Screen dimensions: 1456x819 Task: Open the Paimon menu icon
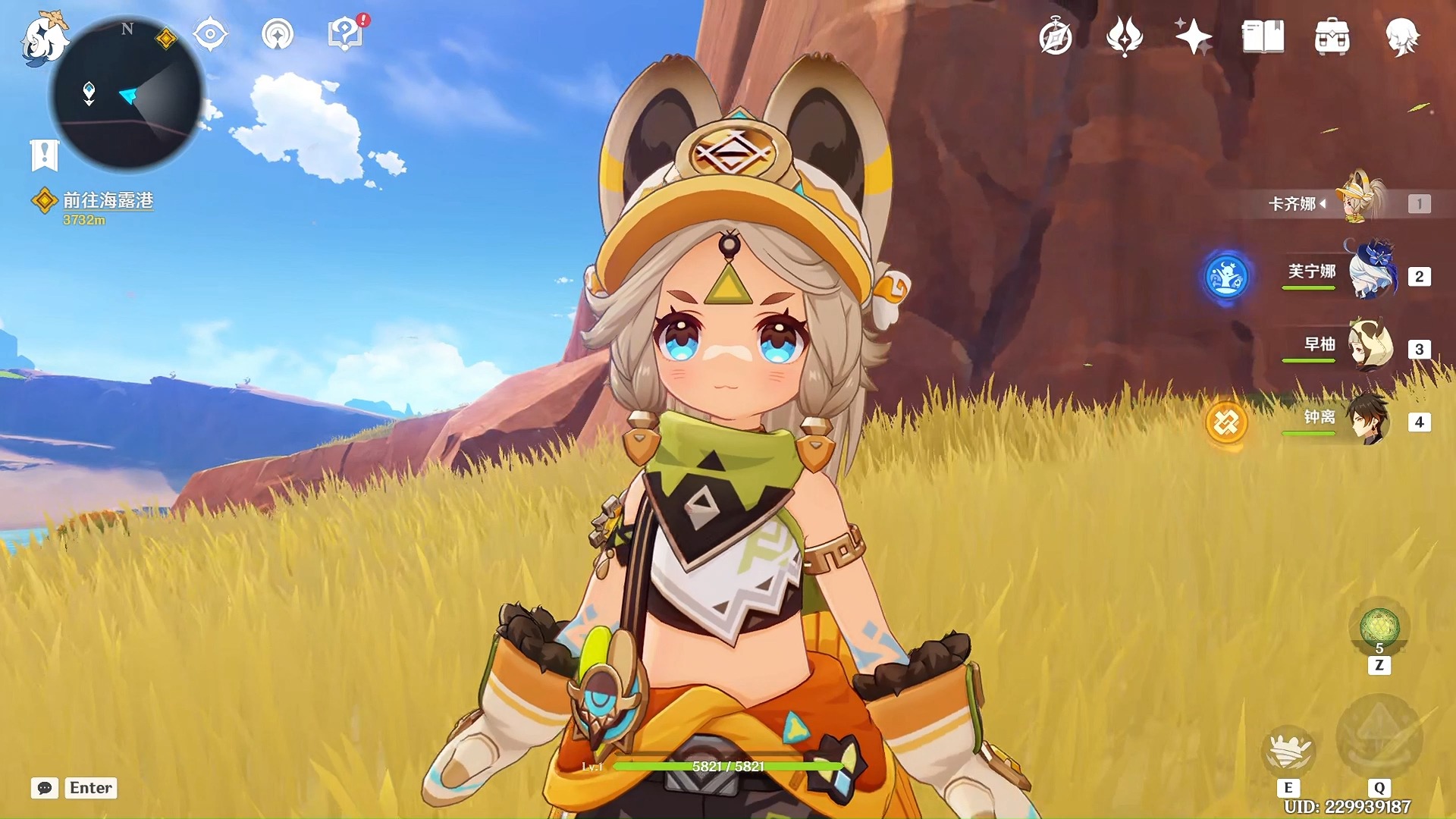[44, 39]
